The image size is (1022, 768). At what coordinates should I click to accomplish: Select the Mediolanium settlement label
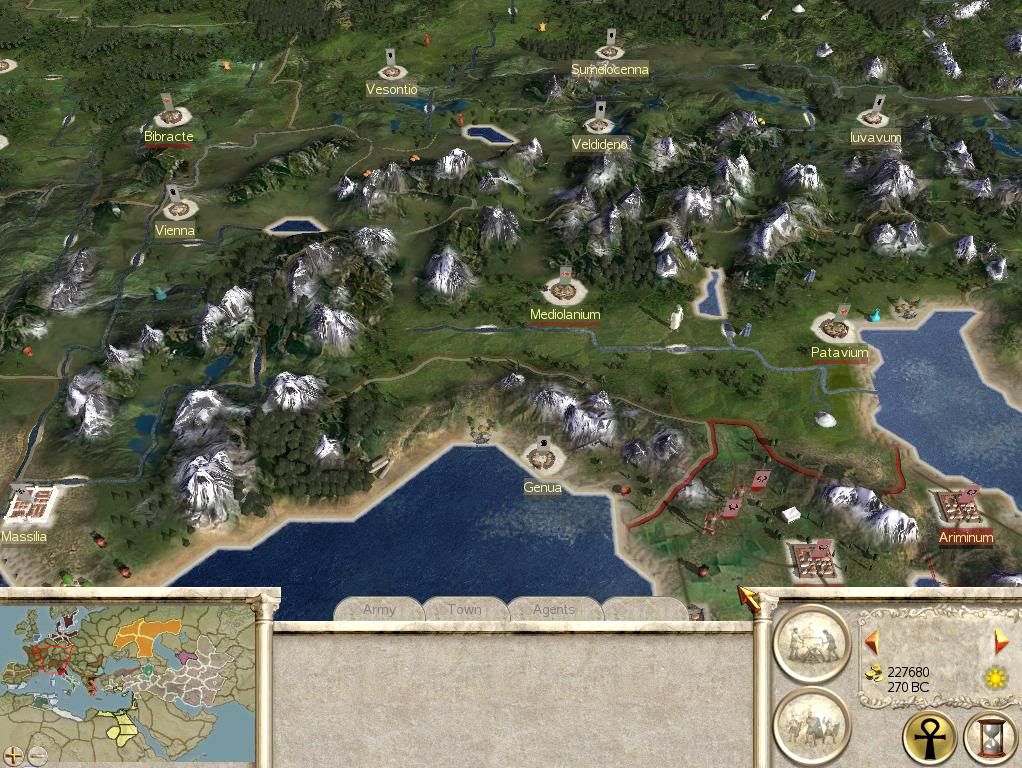click(x=565, y=314)
